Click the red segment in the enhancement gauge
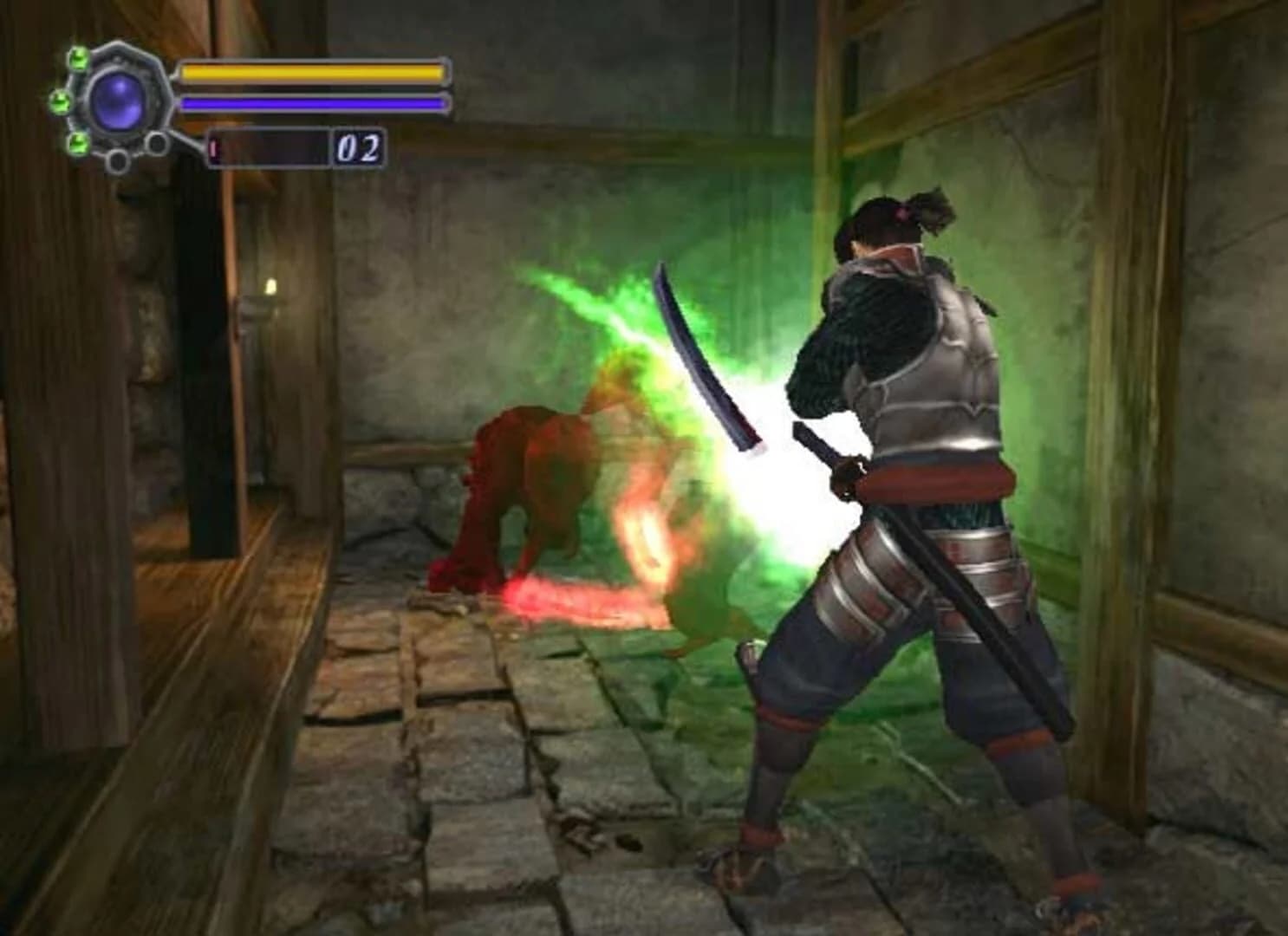The height and width of the screenshot is (936, 1288). [212, 148]
